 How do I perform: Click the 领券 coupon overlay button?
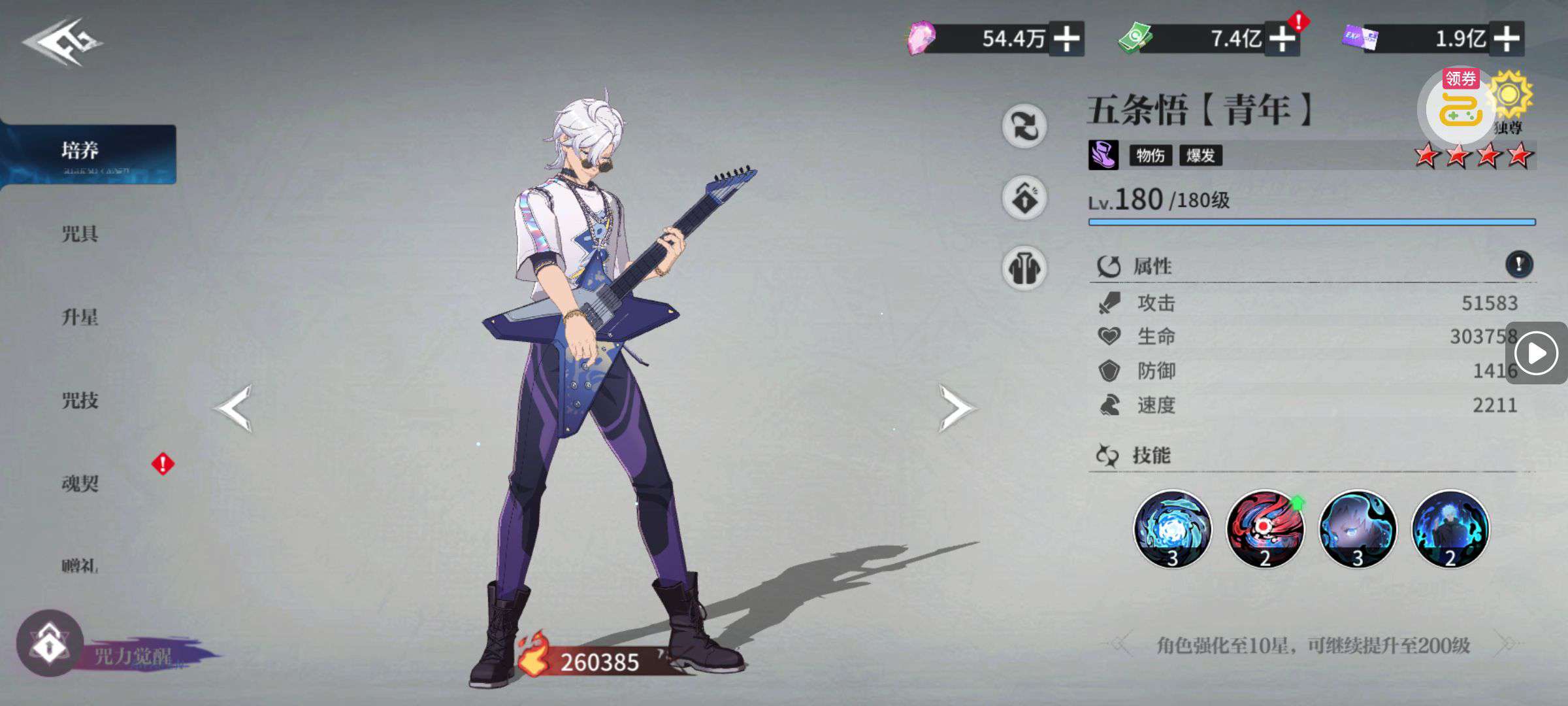[1460, 106]
